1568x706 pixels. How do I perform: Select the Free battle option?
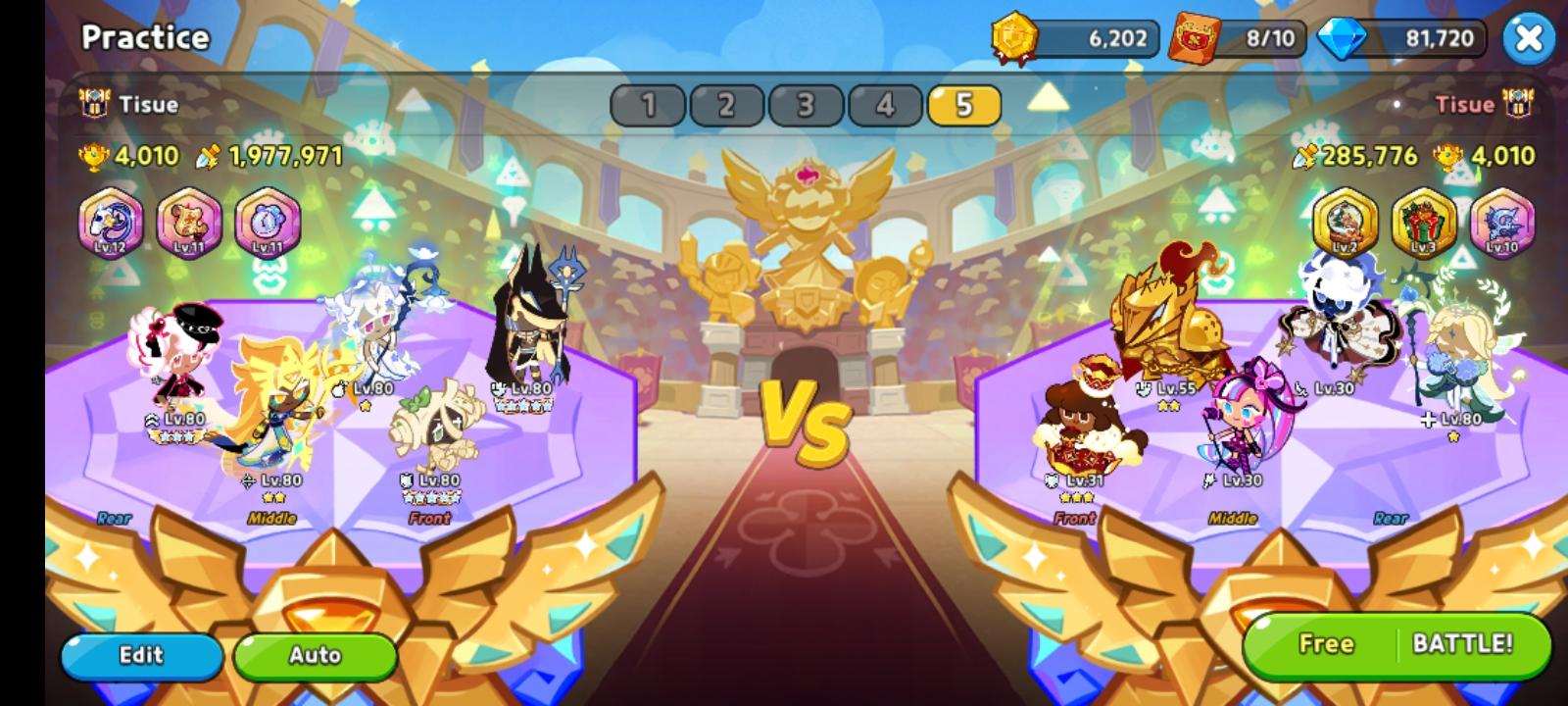(x=1326, y=643)
